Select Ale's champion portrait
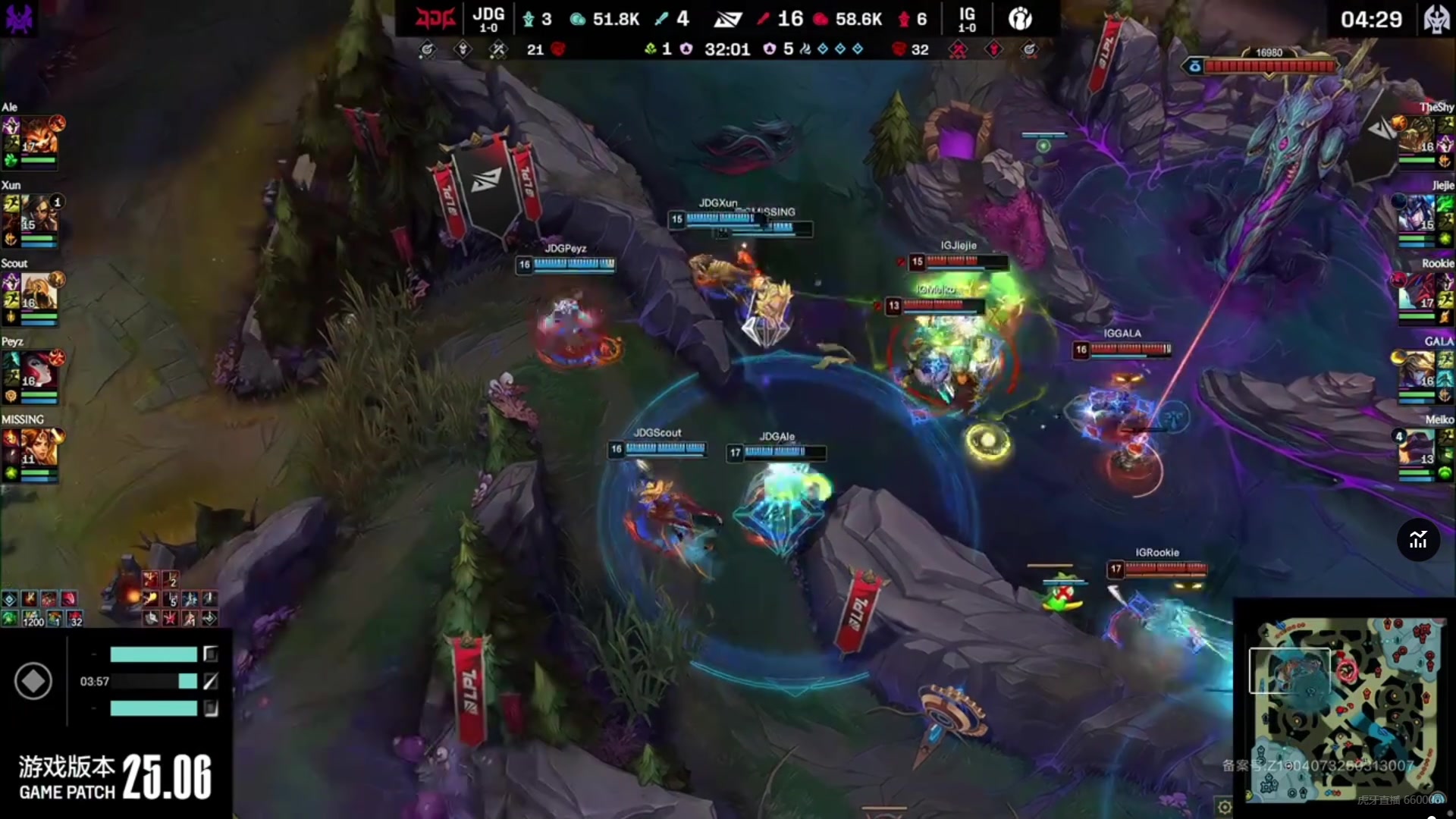 [x=39, y=135]
